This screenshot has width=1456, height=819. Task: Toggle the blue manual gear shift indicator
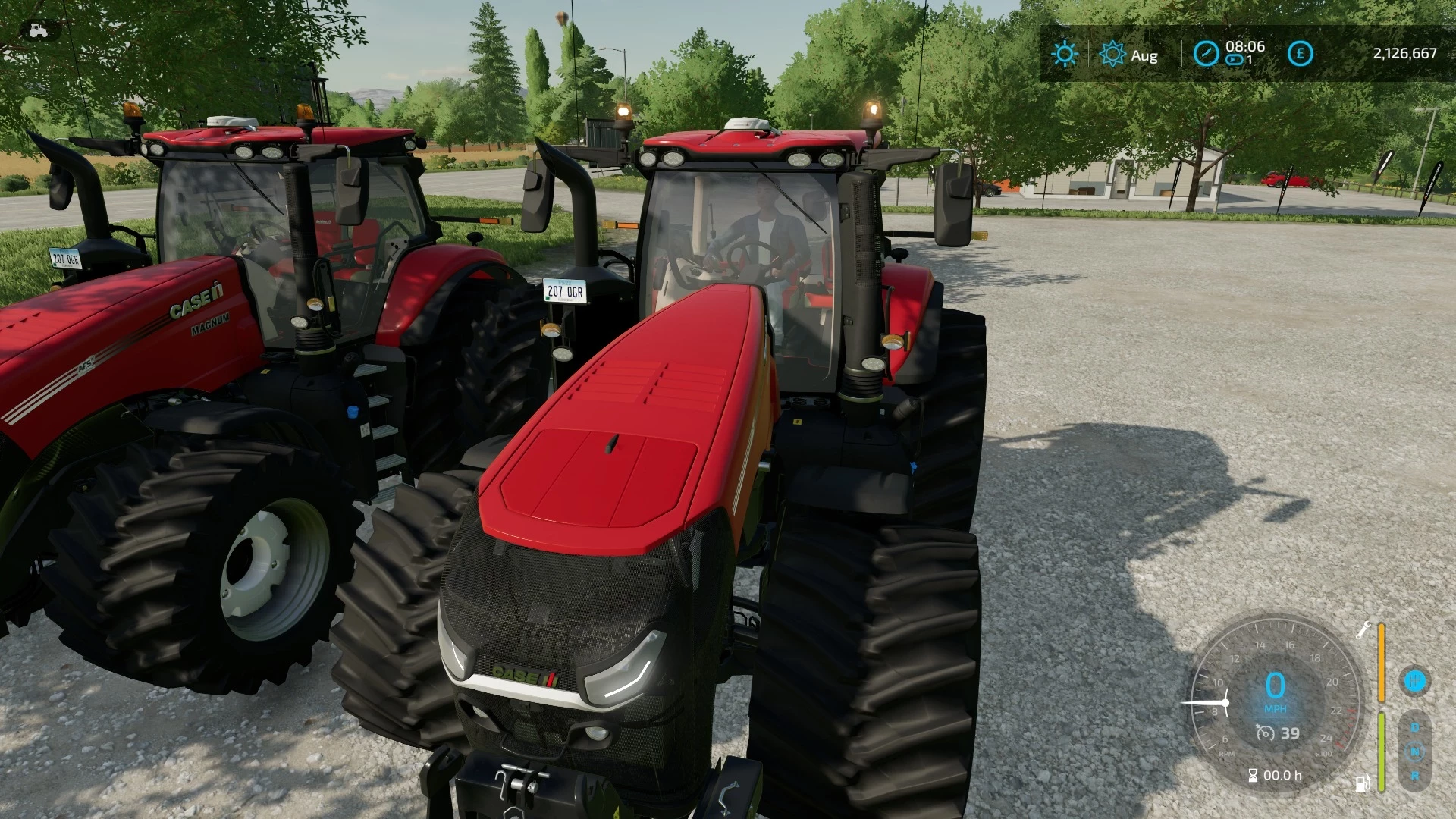pyautogui.click(x=1414, y=680)
